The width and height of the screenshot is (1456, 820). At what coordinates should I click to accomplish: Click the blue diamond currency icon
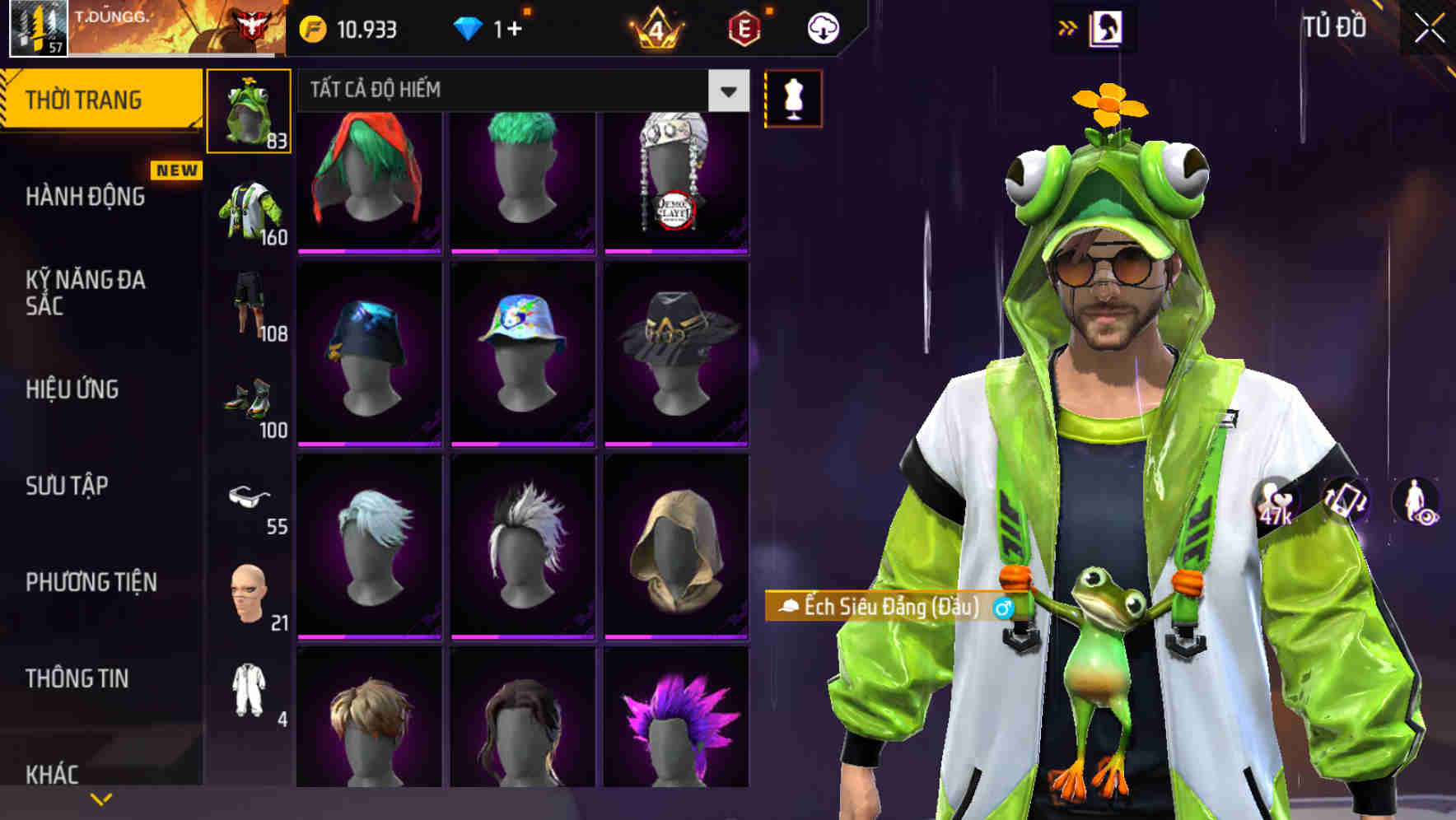468,27
